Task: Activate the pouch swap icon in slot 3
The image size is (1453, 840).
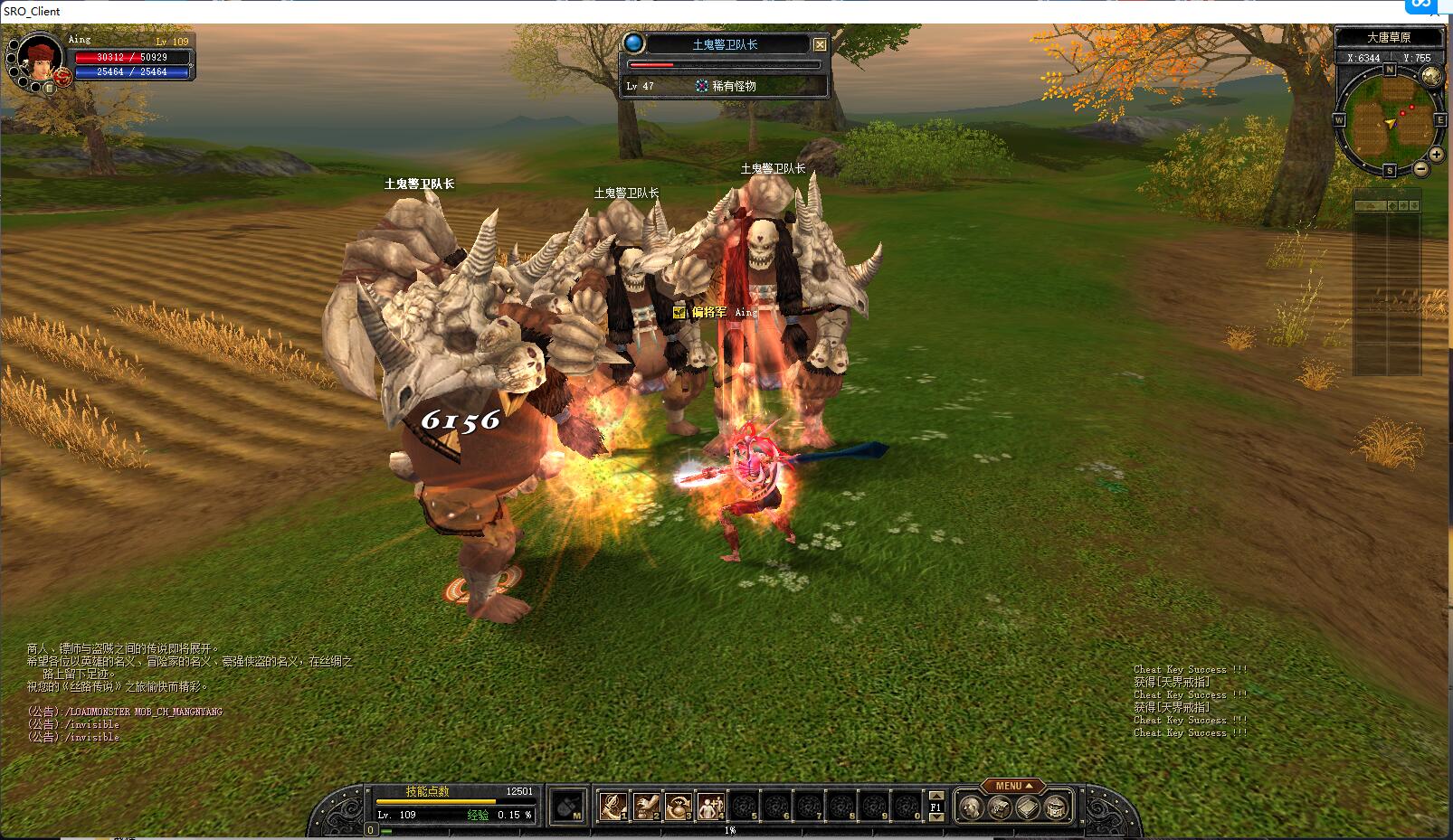Action: pyautogui.click(x=679, y=805)
